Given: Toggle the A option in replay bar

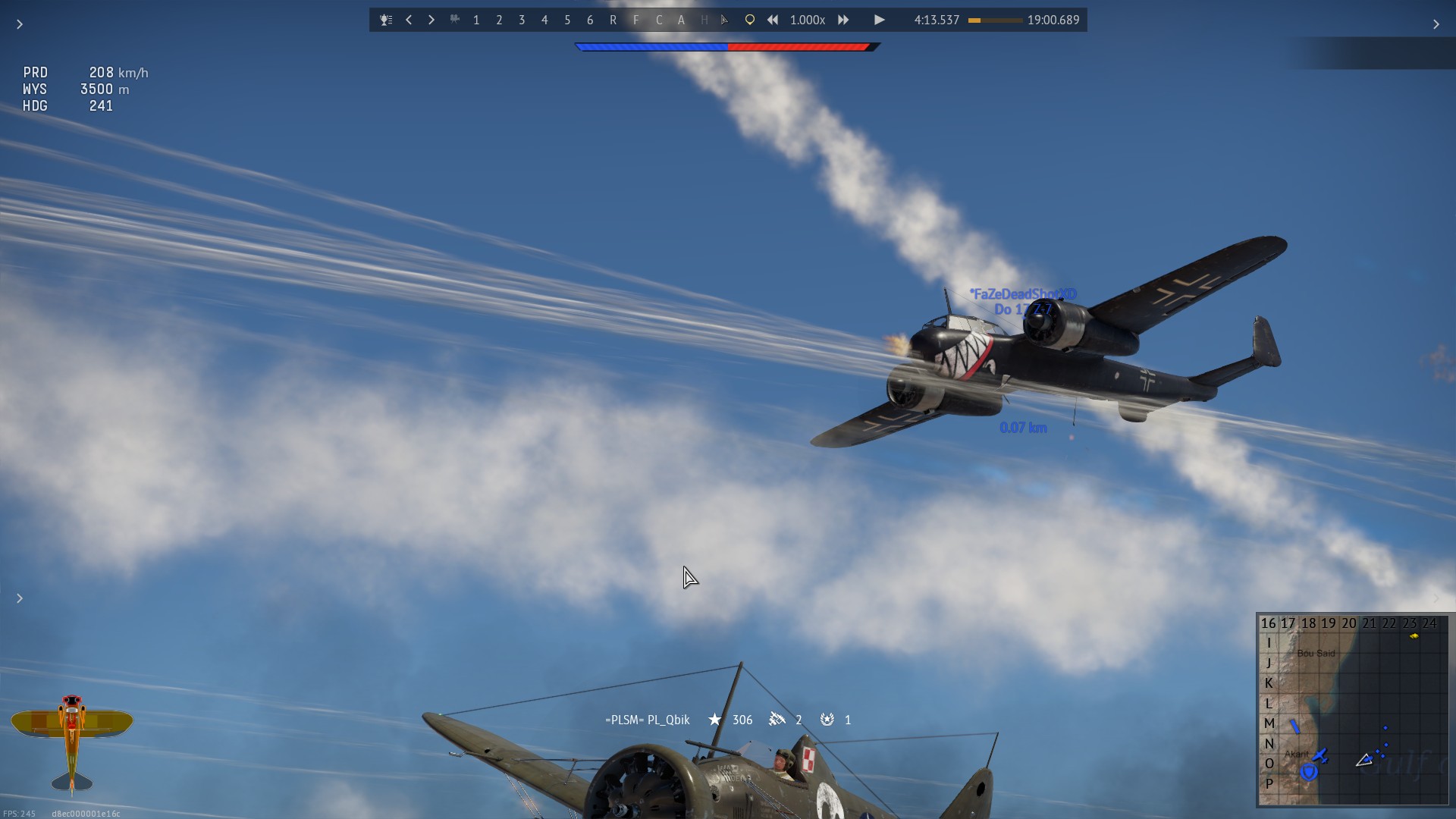Looking at the screenshot, I should [681, 20].
